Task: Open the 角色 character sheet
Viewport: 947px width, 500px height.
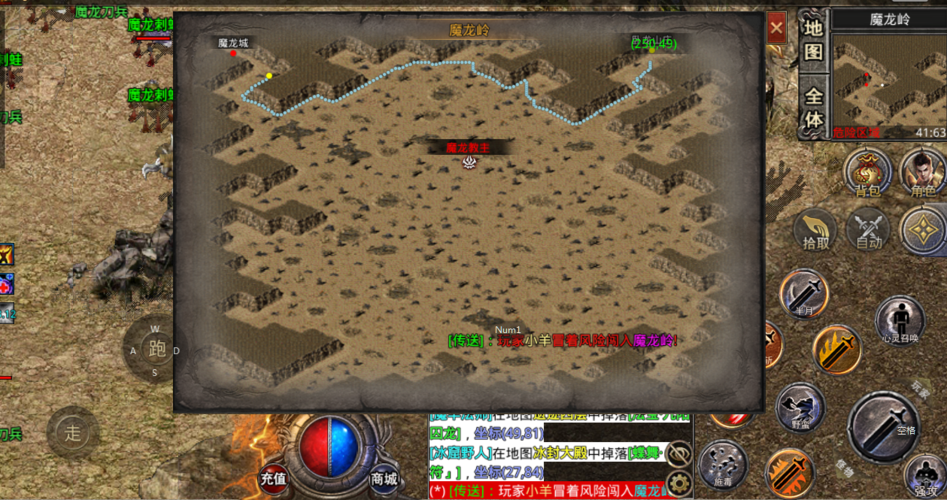Action: [x=922, y=172]
